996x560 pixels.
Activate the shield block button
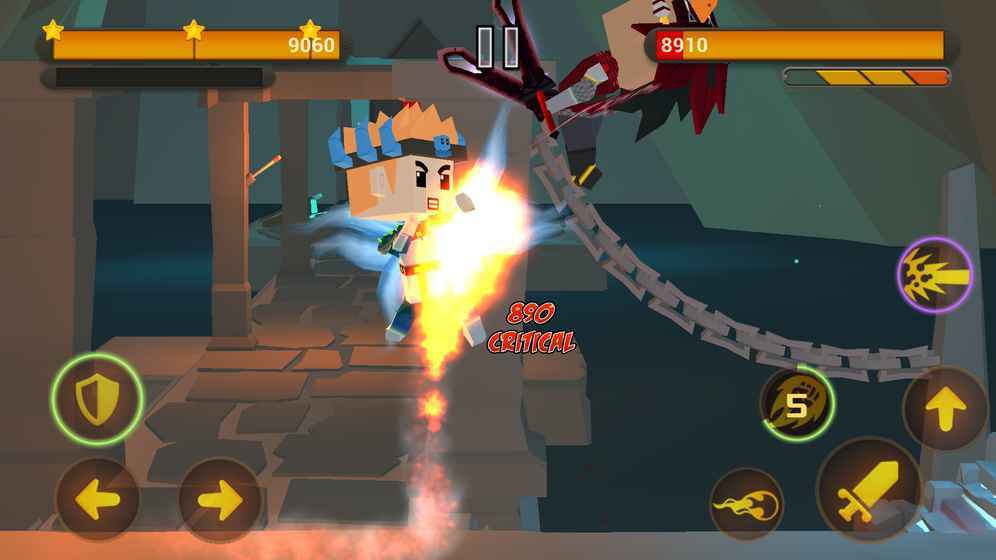click(x=96, y=399)
